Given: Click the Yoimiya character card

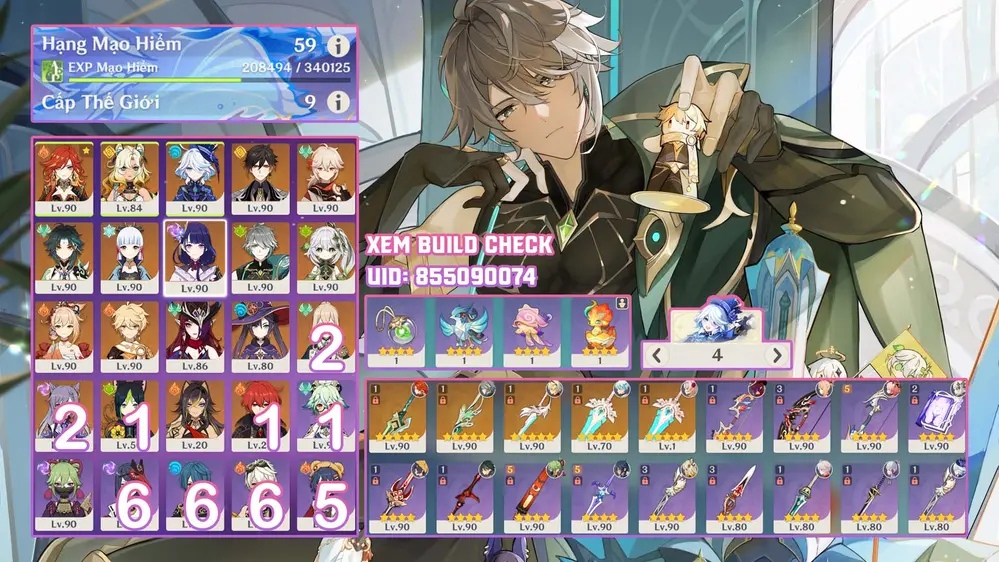Looking at the screenshot, I should coord(63,336).
